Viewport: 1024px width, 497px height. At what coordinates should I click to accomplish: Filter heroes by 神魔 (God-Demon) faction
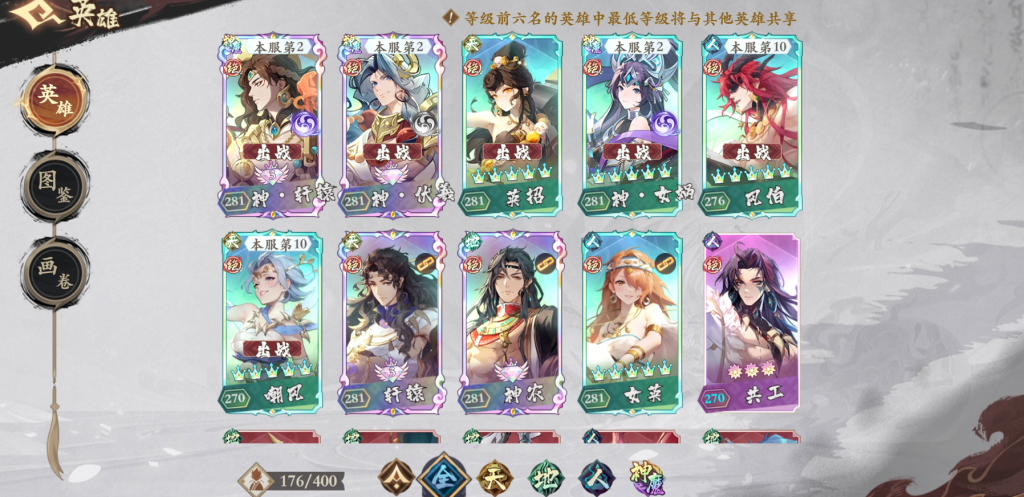[646, 477]
